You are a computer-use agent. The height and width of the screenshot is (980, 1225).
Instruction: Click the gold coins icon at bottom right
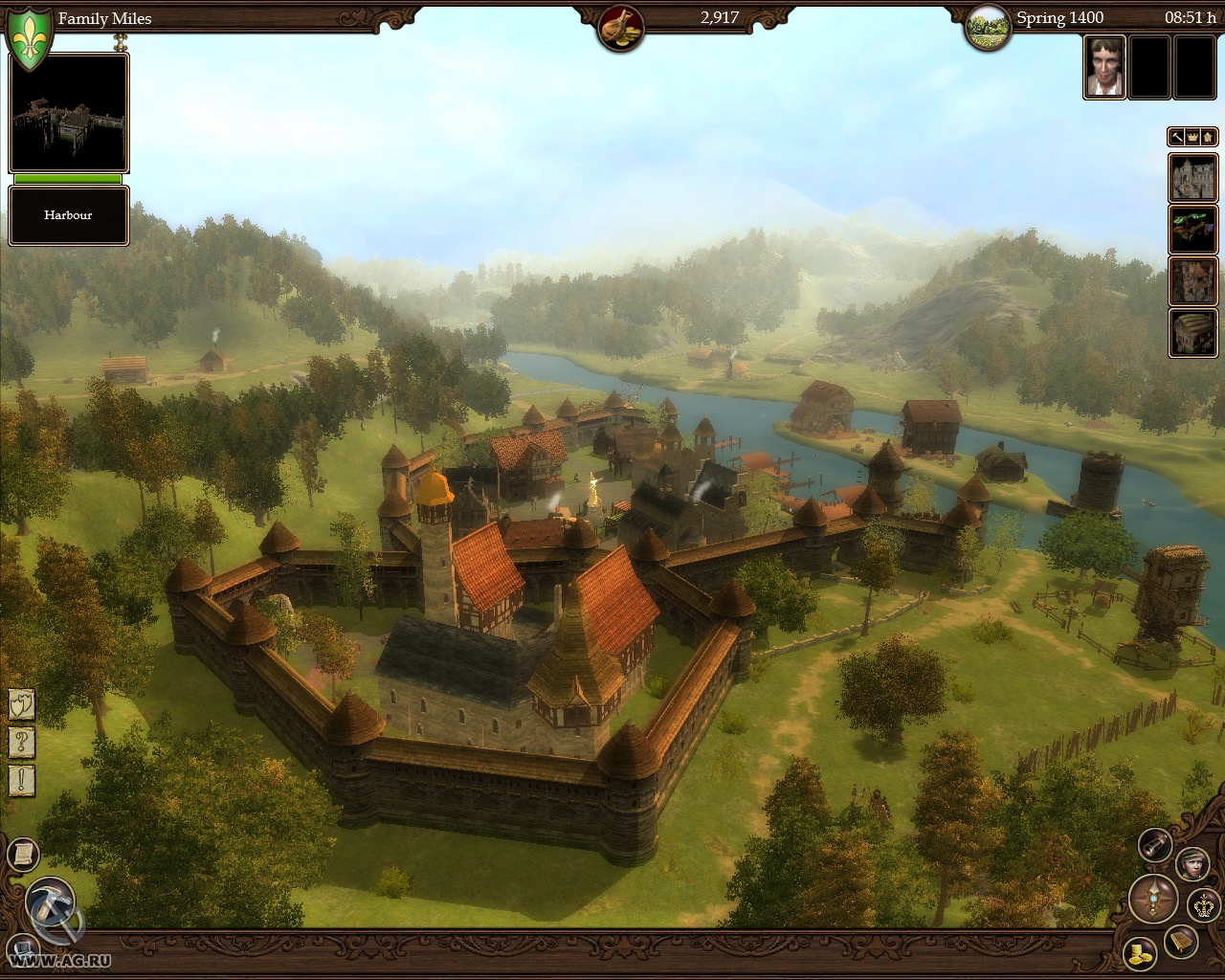tap(1141, 955)
